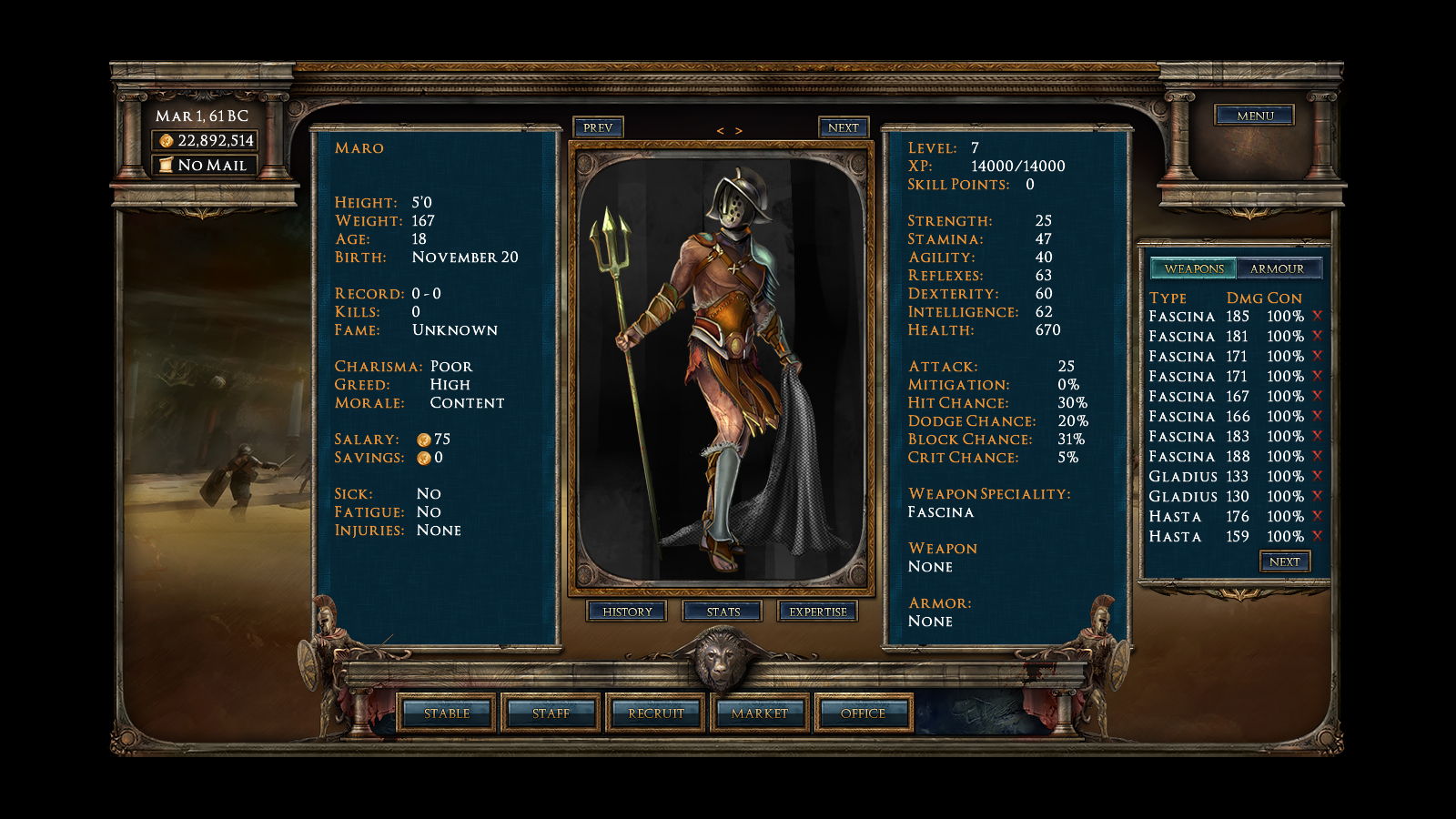This screenshot has width=1456, height=819.
Task: Switch to the Armour tab
Action: pyautogui.click(x=1277, y=268)
